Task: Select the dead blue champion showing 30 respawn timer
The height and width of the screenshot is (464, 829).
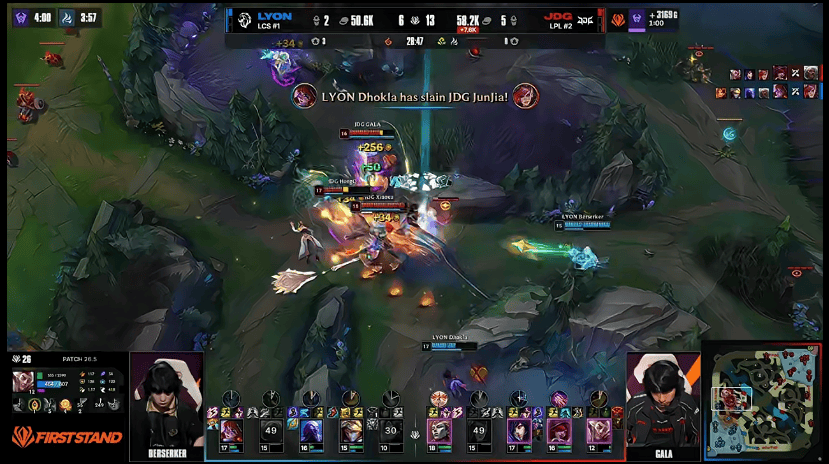Action: (391, 431)
